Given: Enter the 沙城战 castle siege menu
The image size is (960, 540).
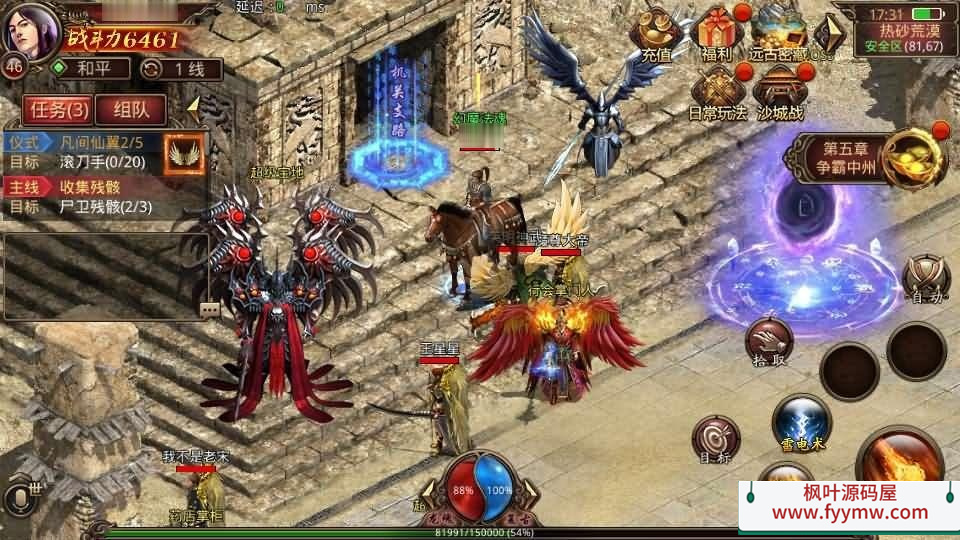Looking at the screenshot, I should (780, 93).
